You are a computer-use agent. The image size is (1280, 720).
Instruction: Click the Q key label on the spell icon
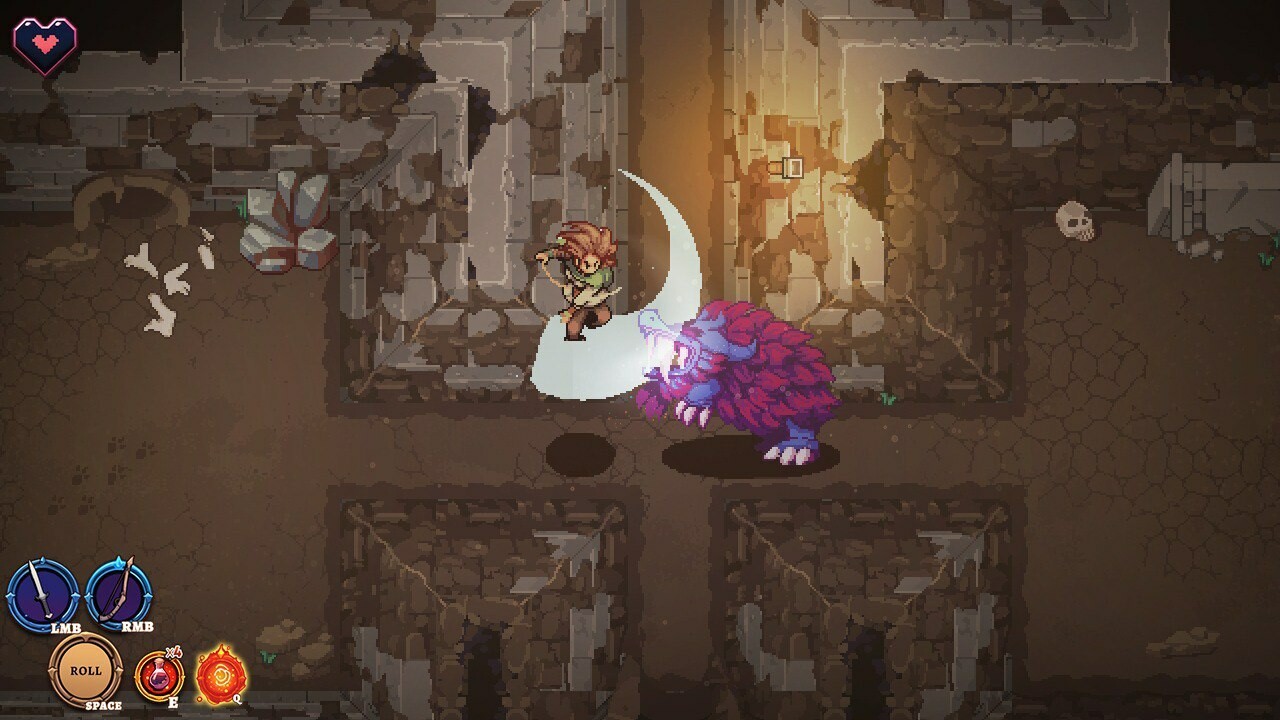[x=236, y=698]
